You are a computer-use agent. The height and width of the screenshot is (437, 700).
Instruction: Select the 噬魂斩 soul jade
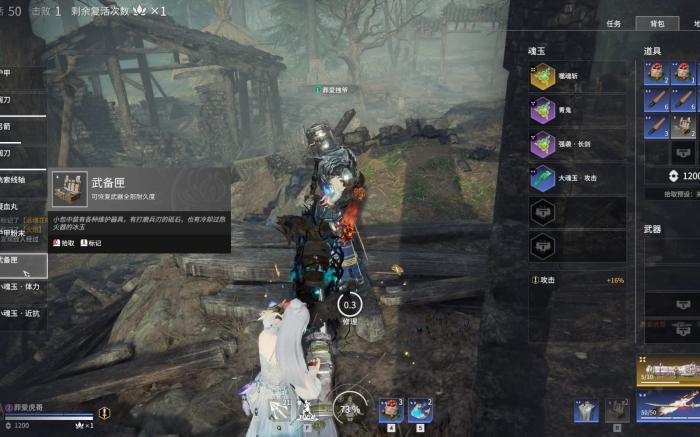pos(577,77)
